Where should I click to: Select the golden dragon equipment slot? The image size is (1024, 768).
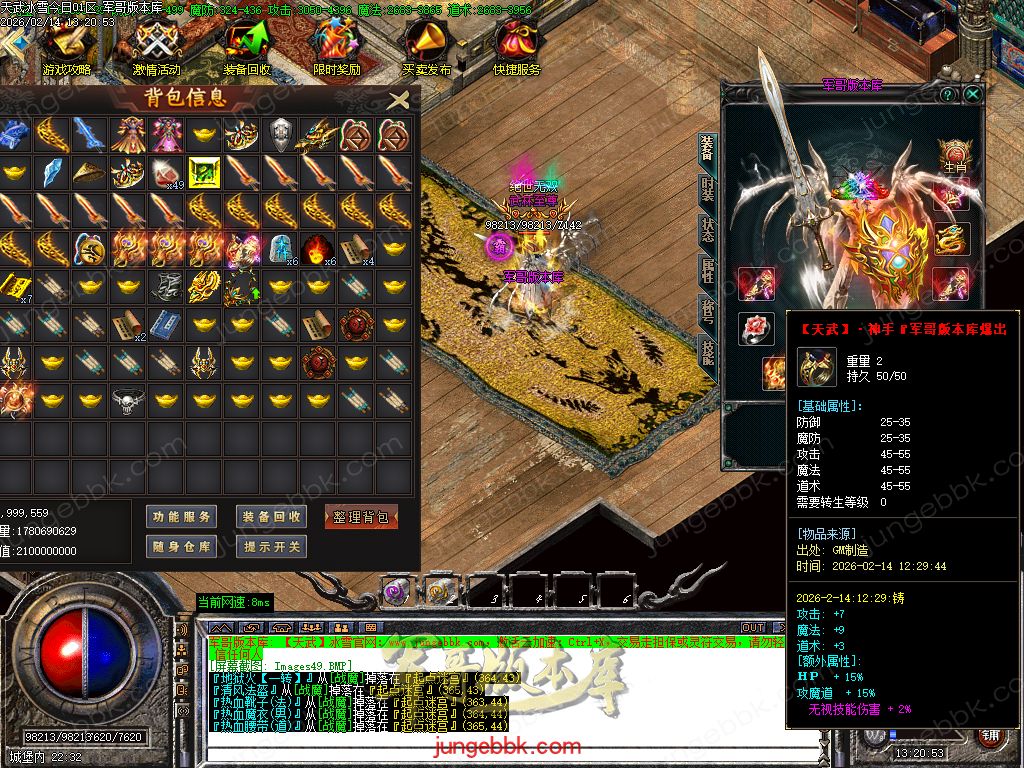click(952, 239)
